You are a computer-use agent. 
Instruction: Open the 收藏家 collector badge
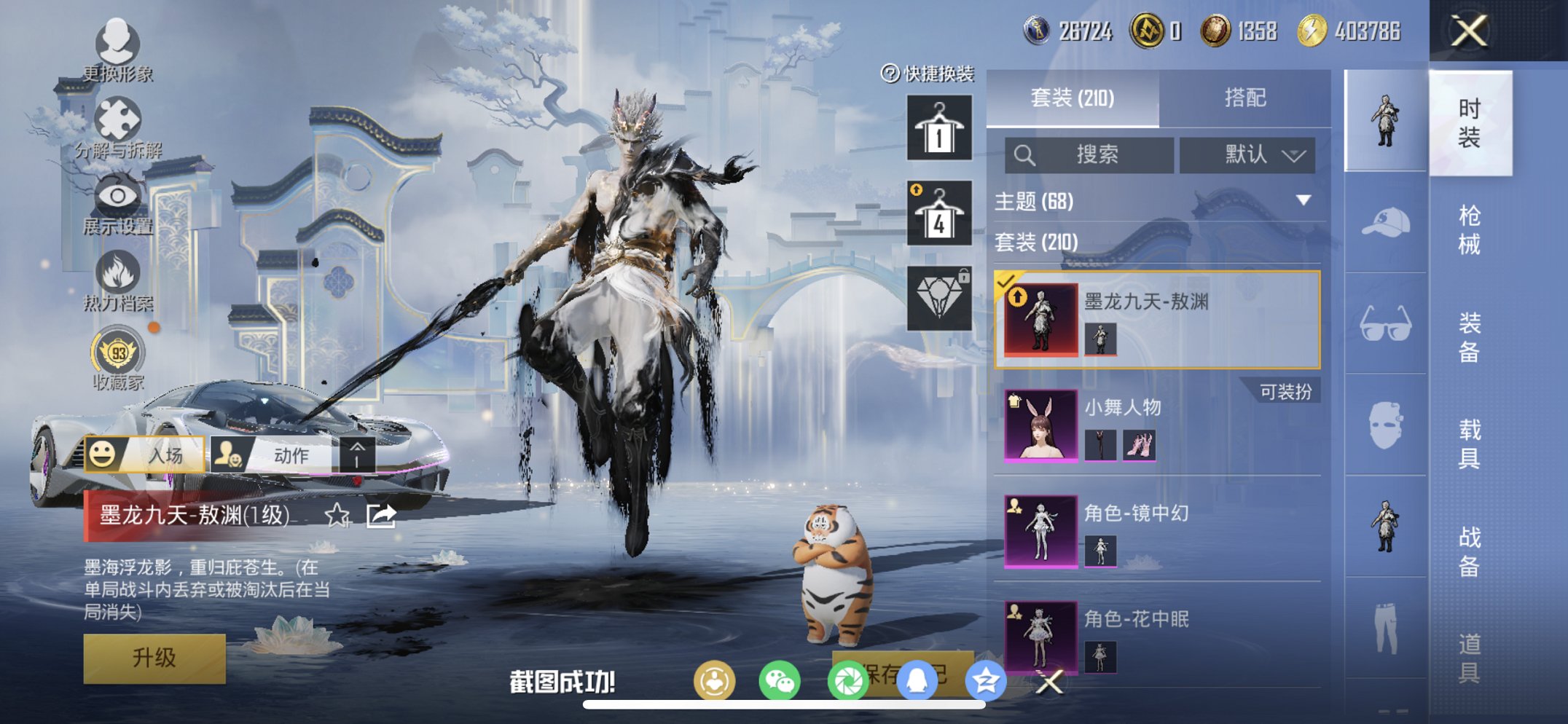point(117,359)
